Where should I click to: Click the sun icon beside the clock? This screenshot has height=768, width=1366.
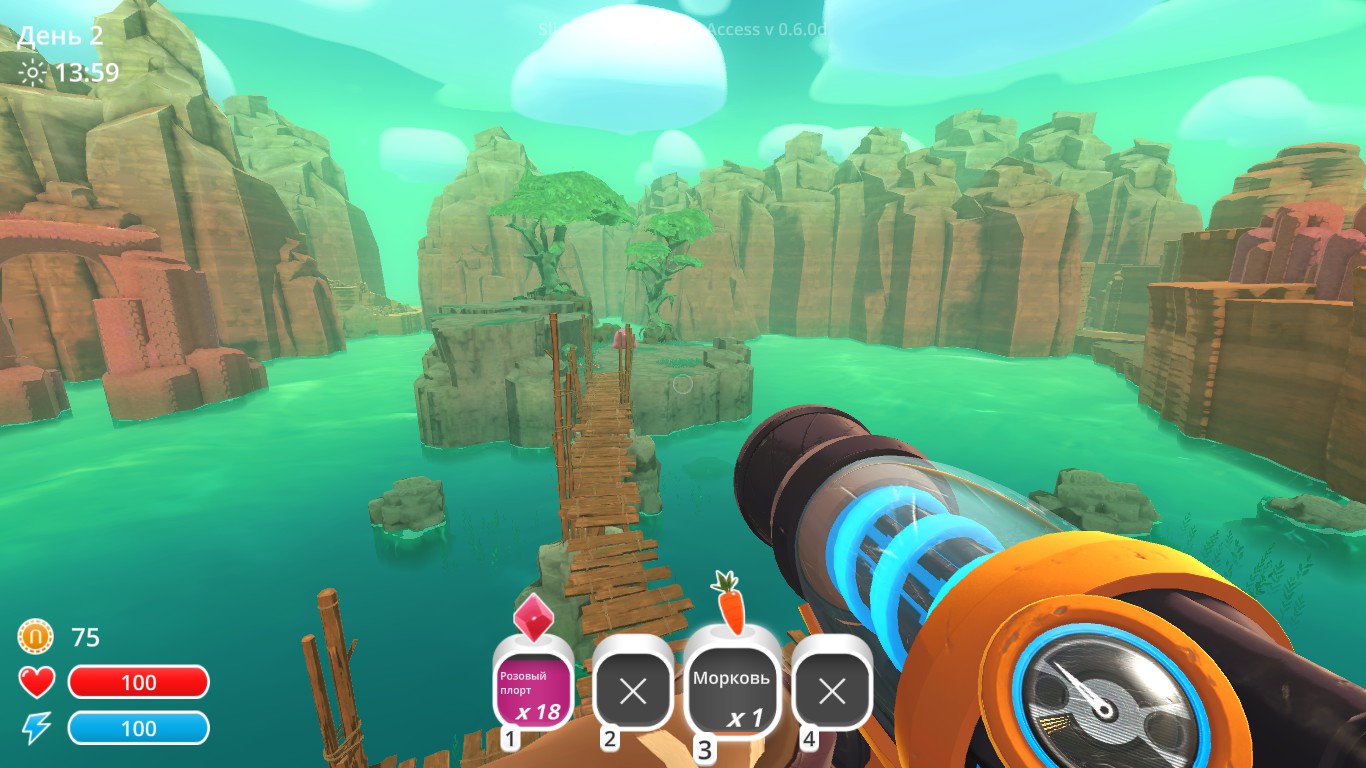pyautogui.click(x=30, y=70)
